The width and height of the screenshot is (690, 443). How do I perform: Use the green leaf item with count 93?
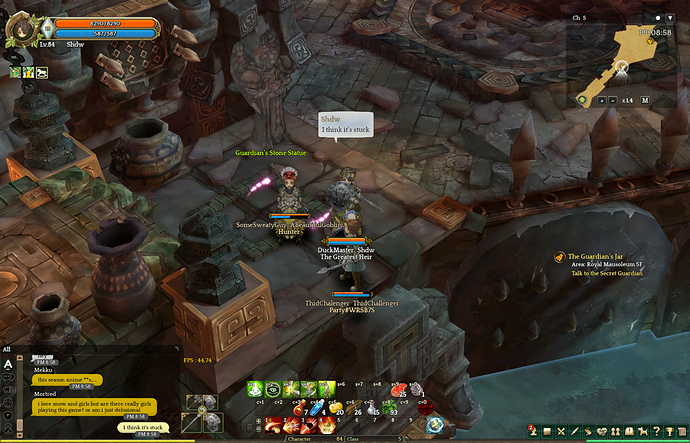(x=392, y=407)
